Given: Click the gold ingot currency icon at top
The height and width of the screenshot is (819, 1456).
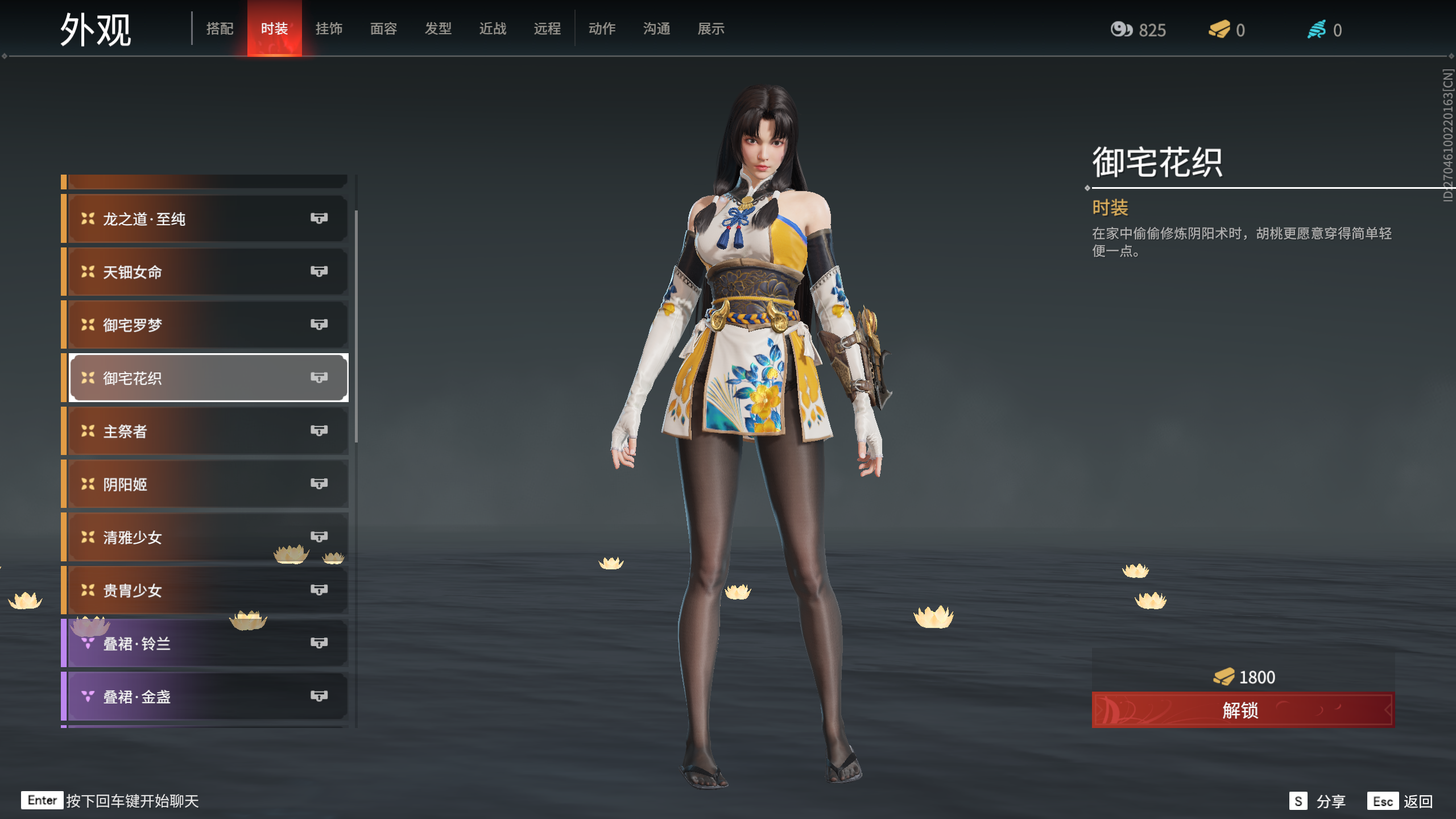Looking at the screenshot, I should click(1219, 30).
